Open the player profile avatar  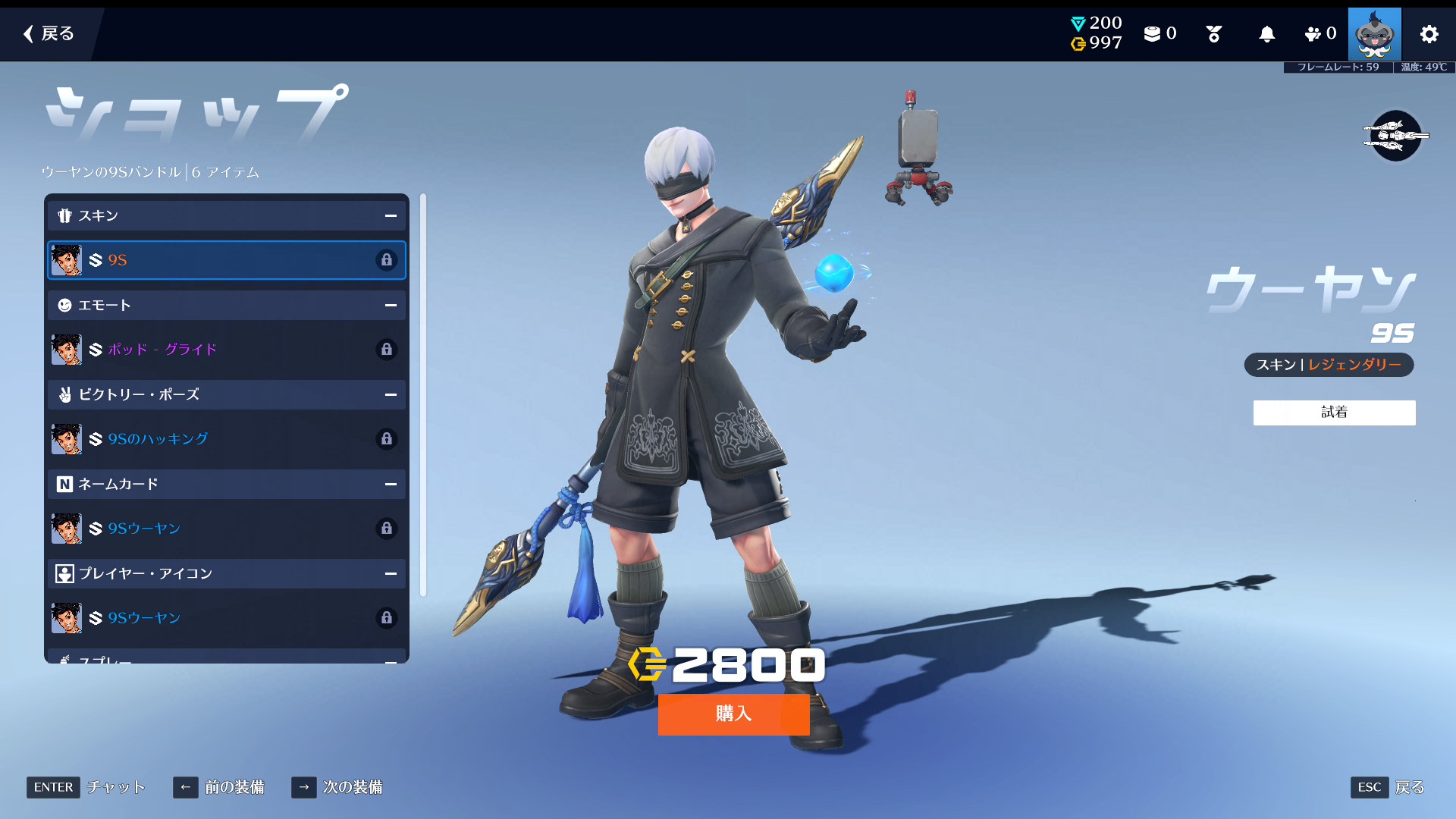click(1374, 34)
